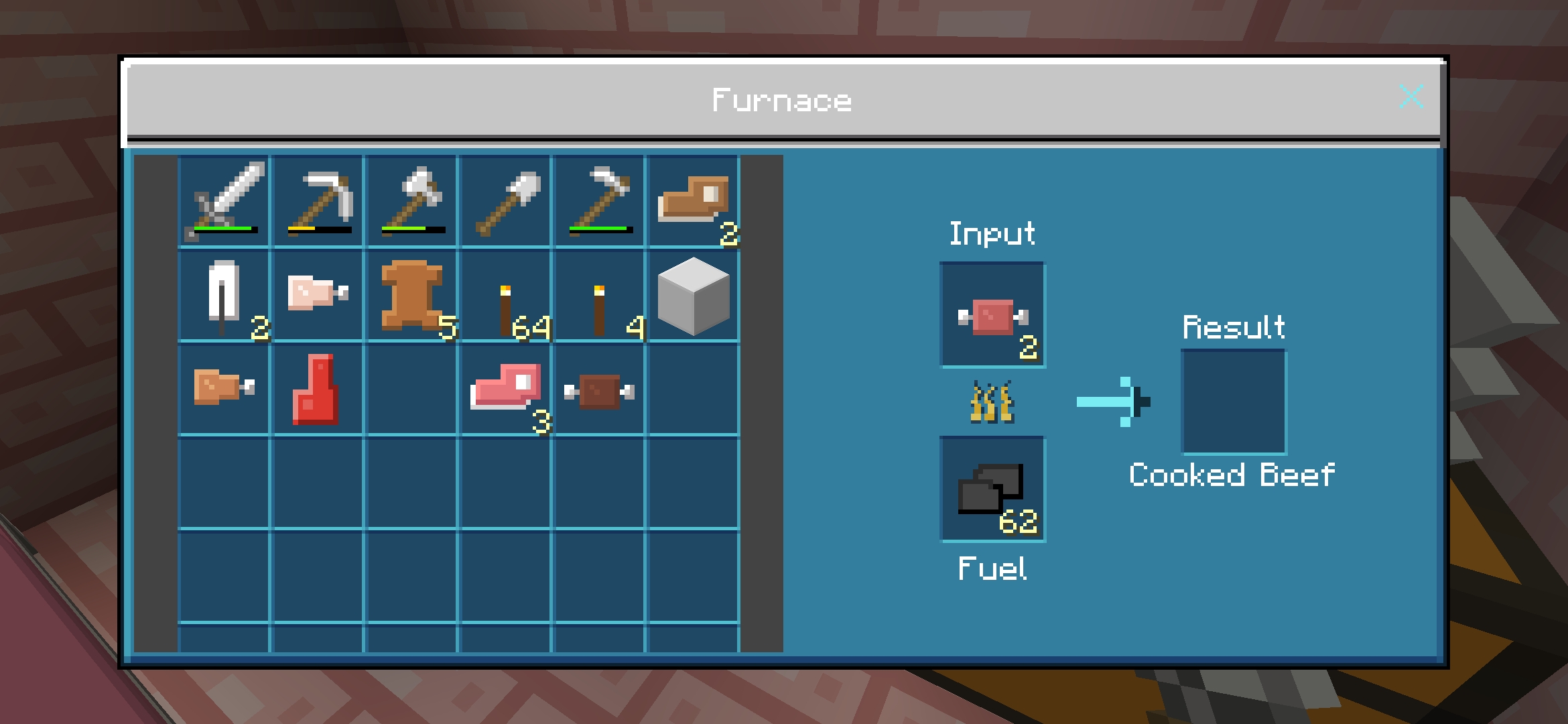Pick the iron pickaxe from inventory
The image size is (1568, 724).
click(x=318, y=201)
